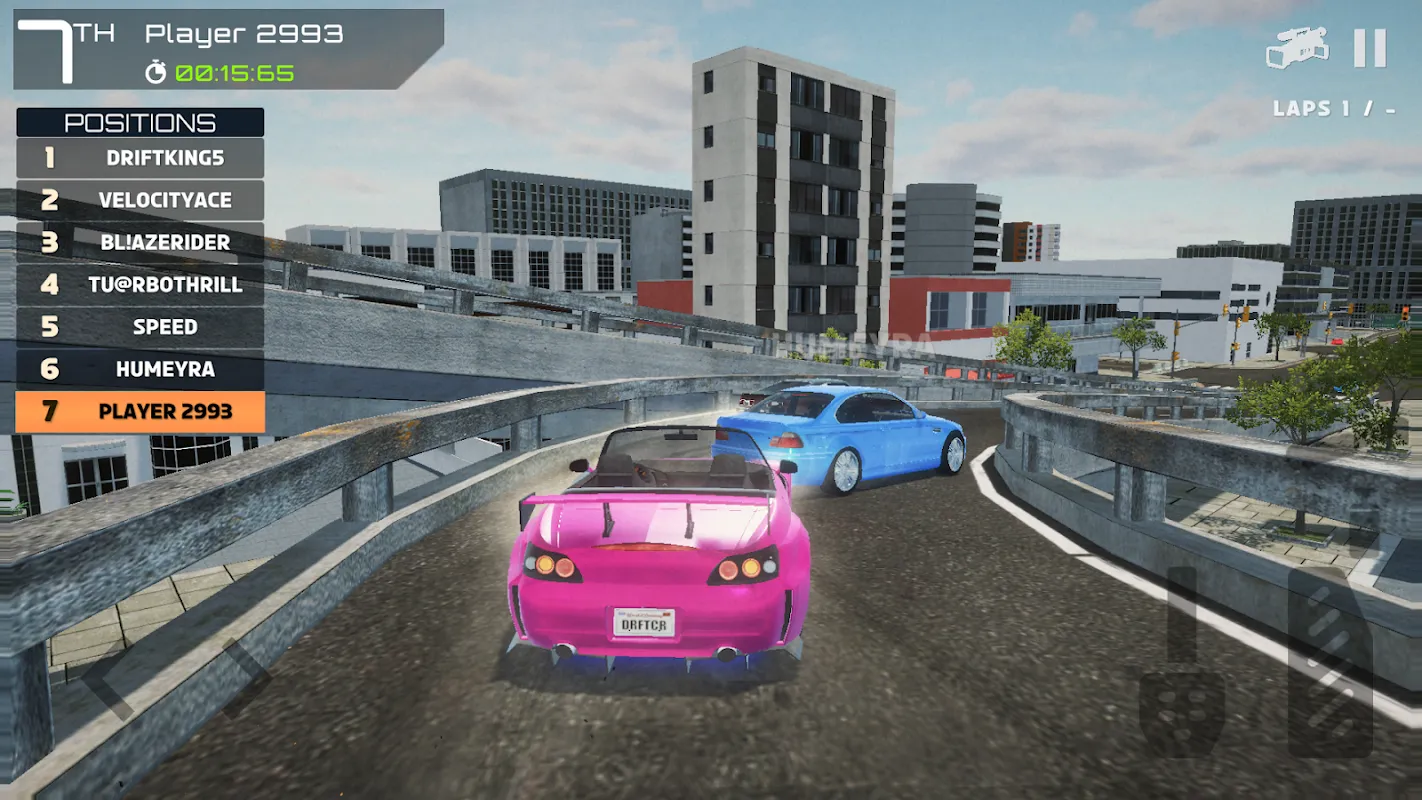
Task: Select the highlighted PLAYER 2993 row
Action: 140,411
